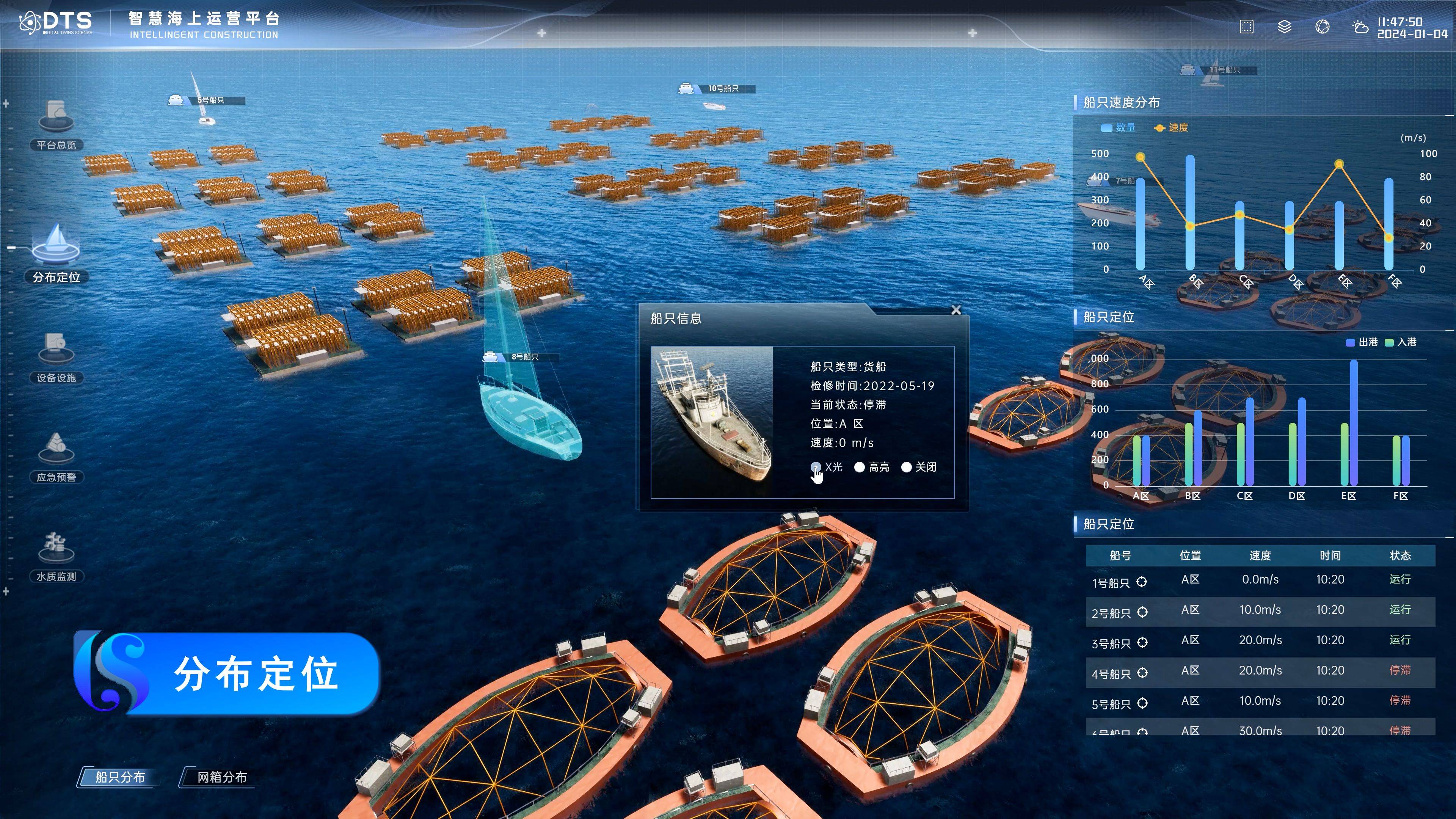Select the 关闭 off display option
Viewport: 1456px width, 819px height.
click(906, 467)
